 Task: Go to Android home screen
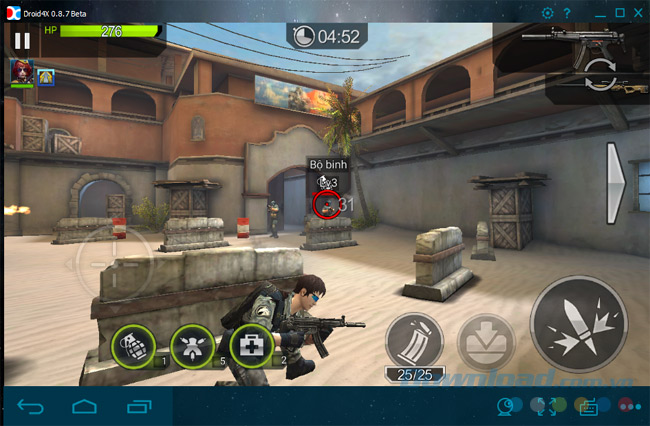pyautogui.click(x=84, y=407)
